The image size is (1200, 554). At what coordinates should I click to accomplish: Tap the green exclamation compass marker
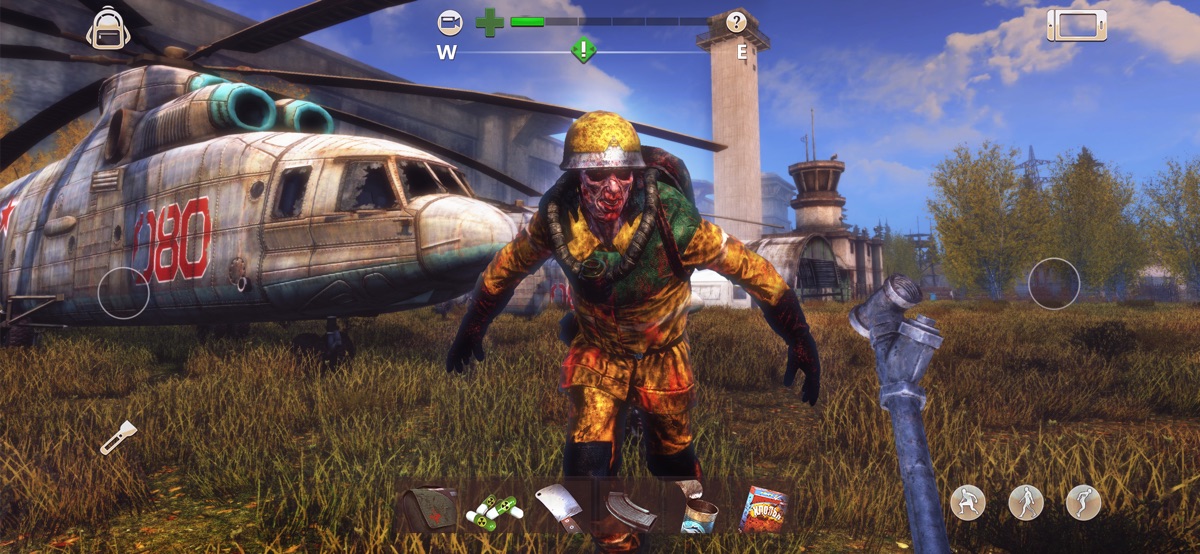tap(583, 49)
